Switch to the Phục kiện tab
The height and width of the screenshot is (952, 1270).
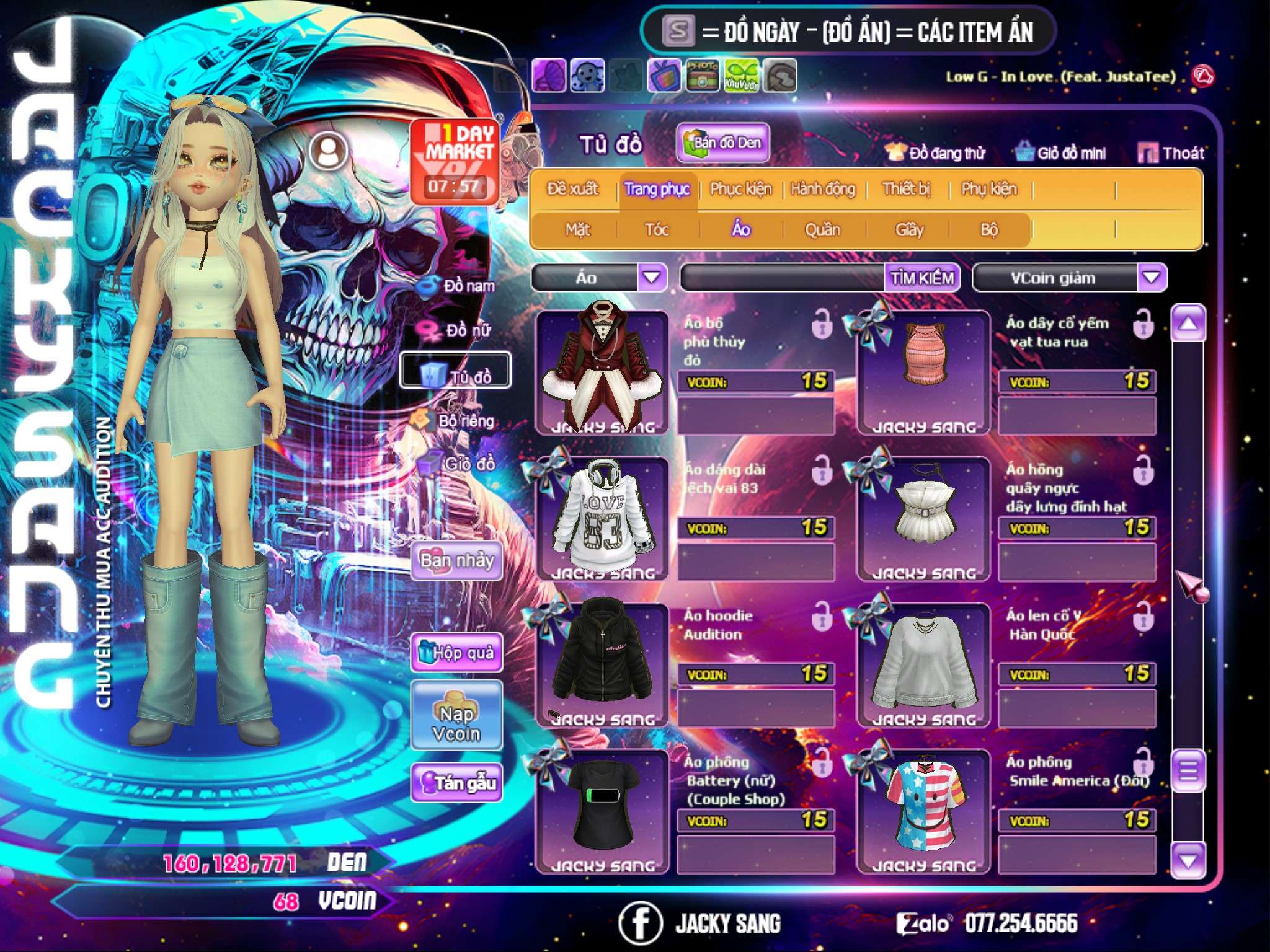coord(740,189)
